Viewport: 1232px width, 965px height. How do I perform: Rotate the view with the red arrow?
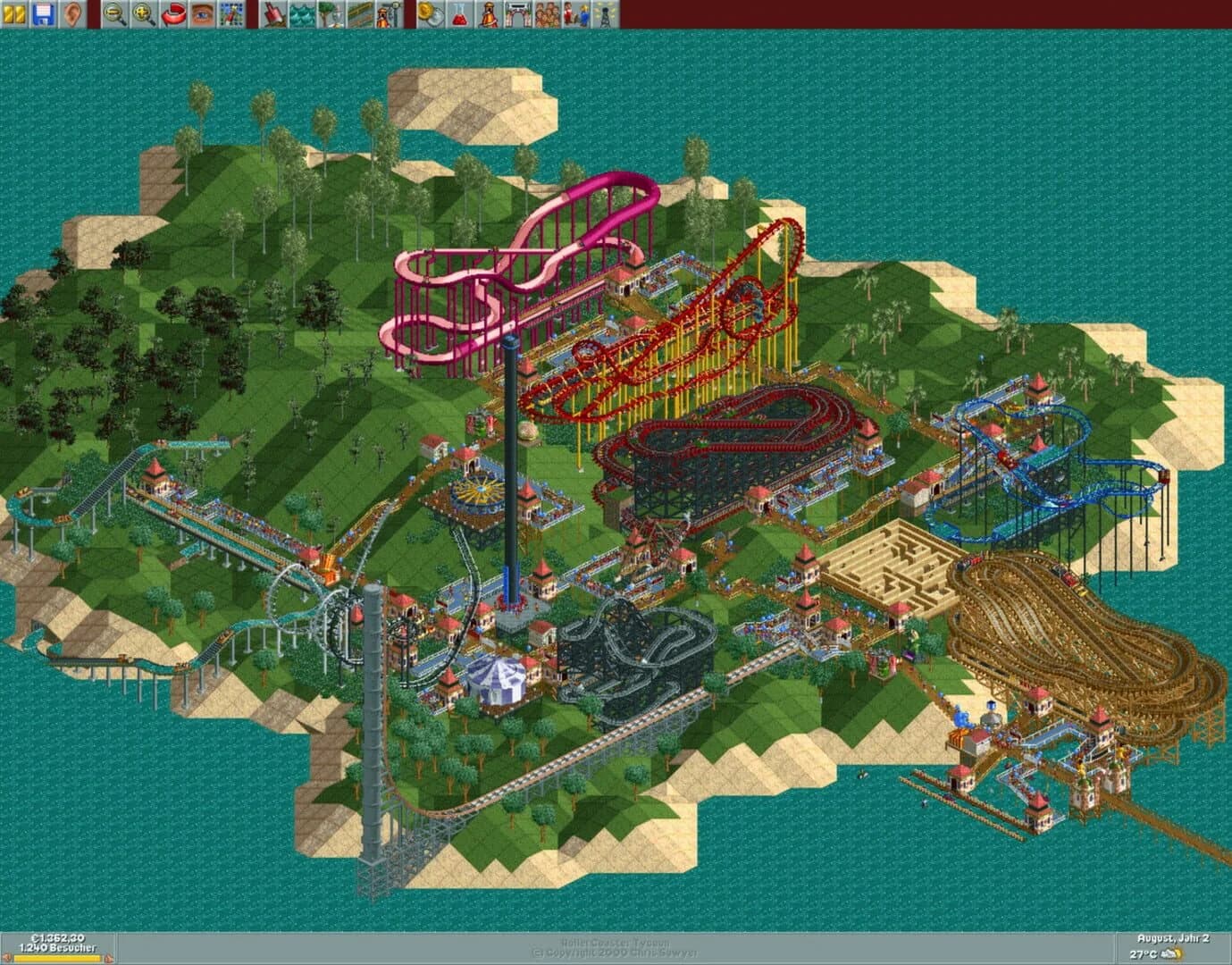(172, 13)
